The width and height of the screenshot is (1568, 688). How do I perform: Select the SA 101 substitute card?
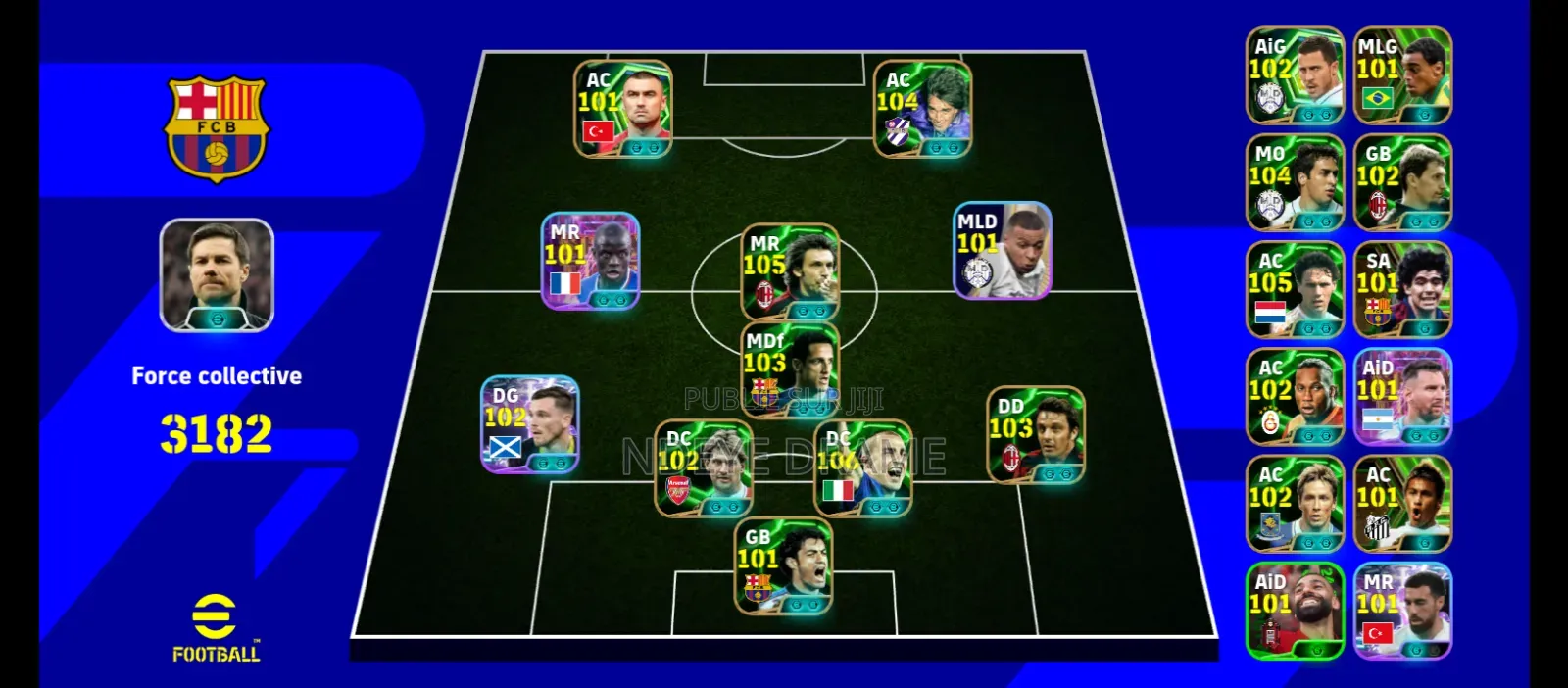click(1402, 290)
